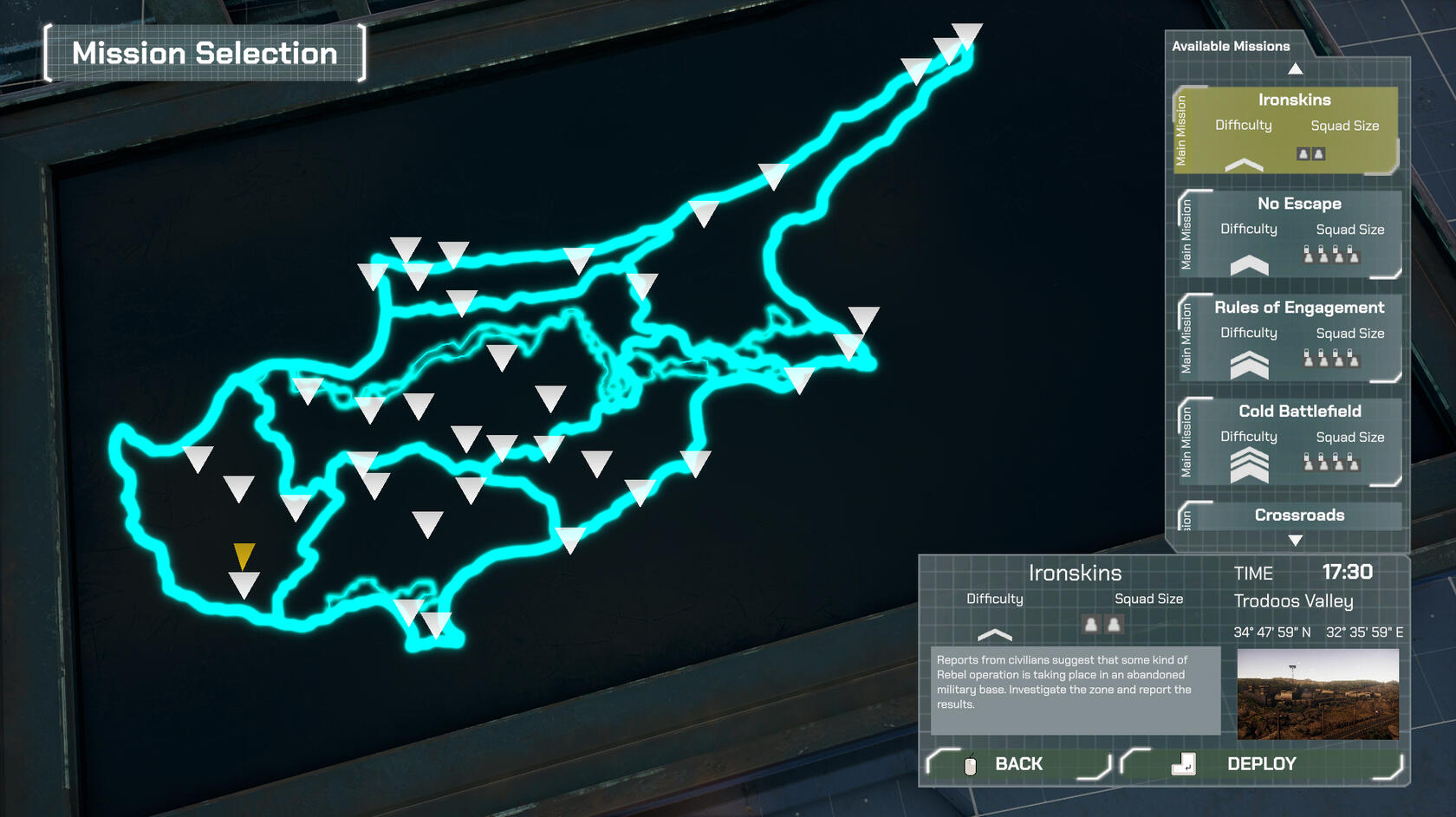Screen dimensions: 1456x817
Task: Go back with the BACK button
Action: click(1018, 764)
